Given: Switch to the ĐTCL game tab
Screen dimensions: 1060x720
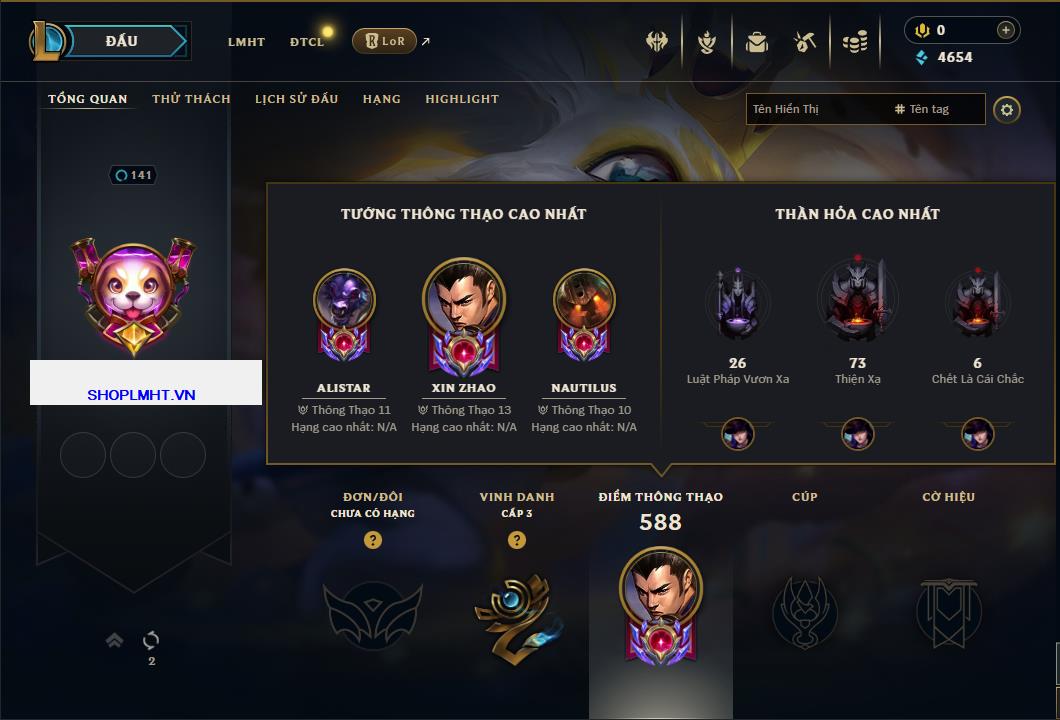Looking at the screenshot, I should click(307, 42).
